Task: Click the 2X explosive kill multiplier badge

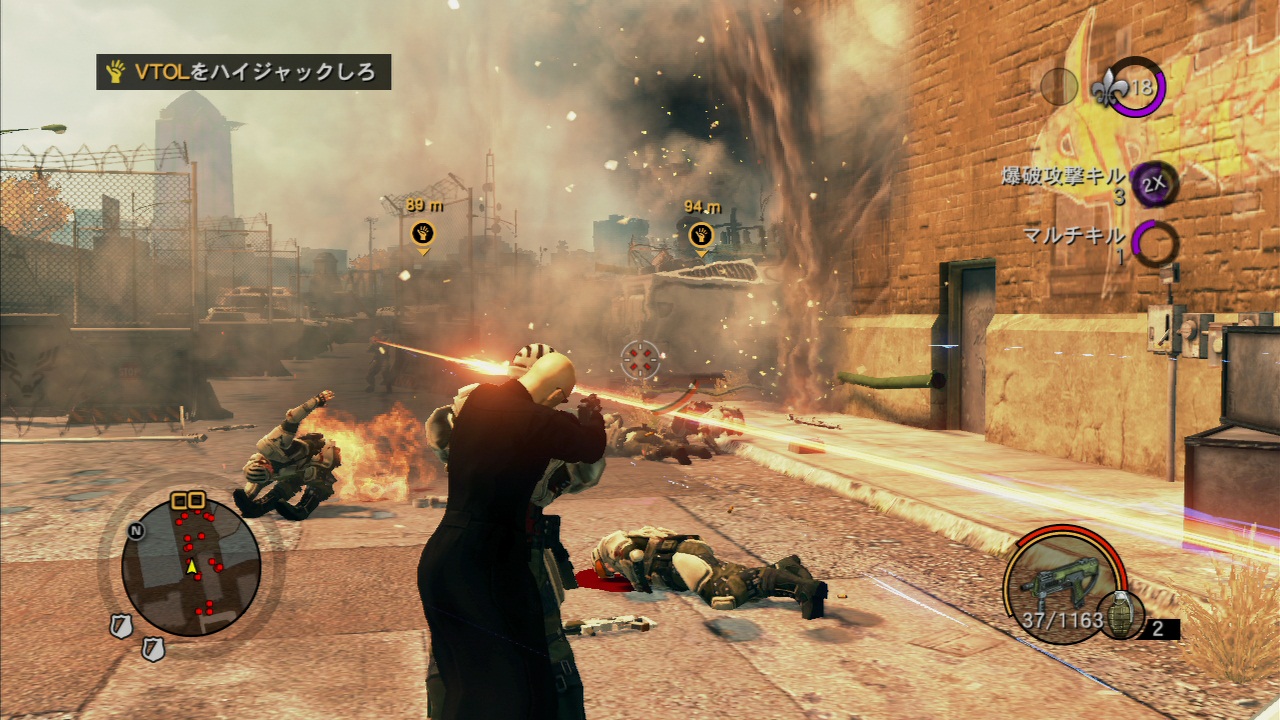Action: 1153,185
